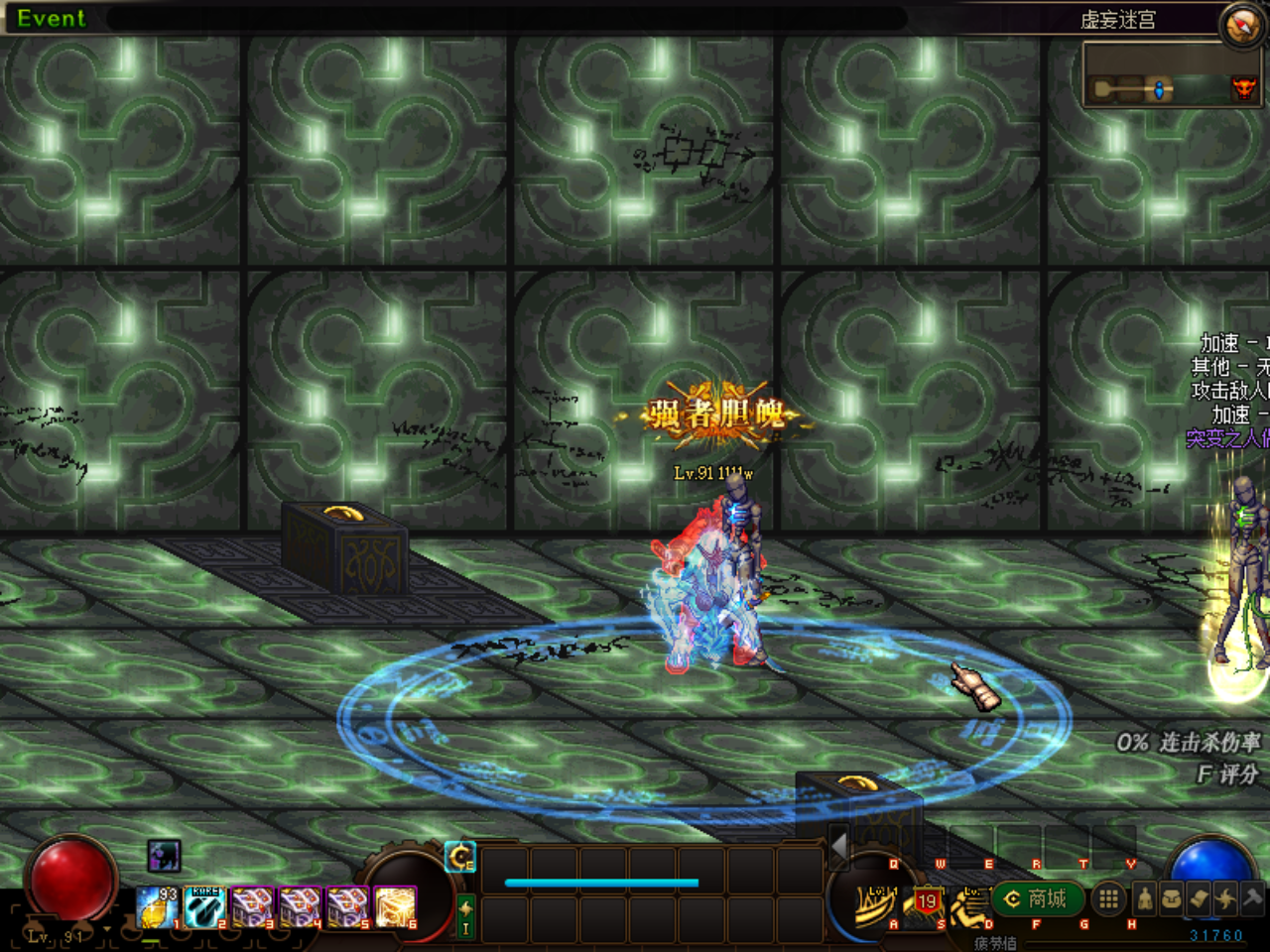Toggle the I slot button on the right edge
Screen dimensions: 1270x952
pos(466,928)
